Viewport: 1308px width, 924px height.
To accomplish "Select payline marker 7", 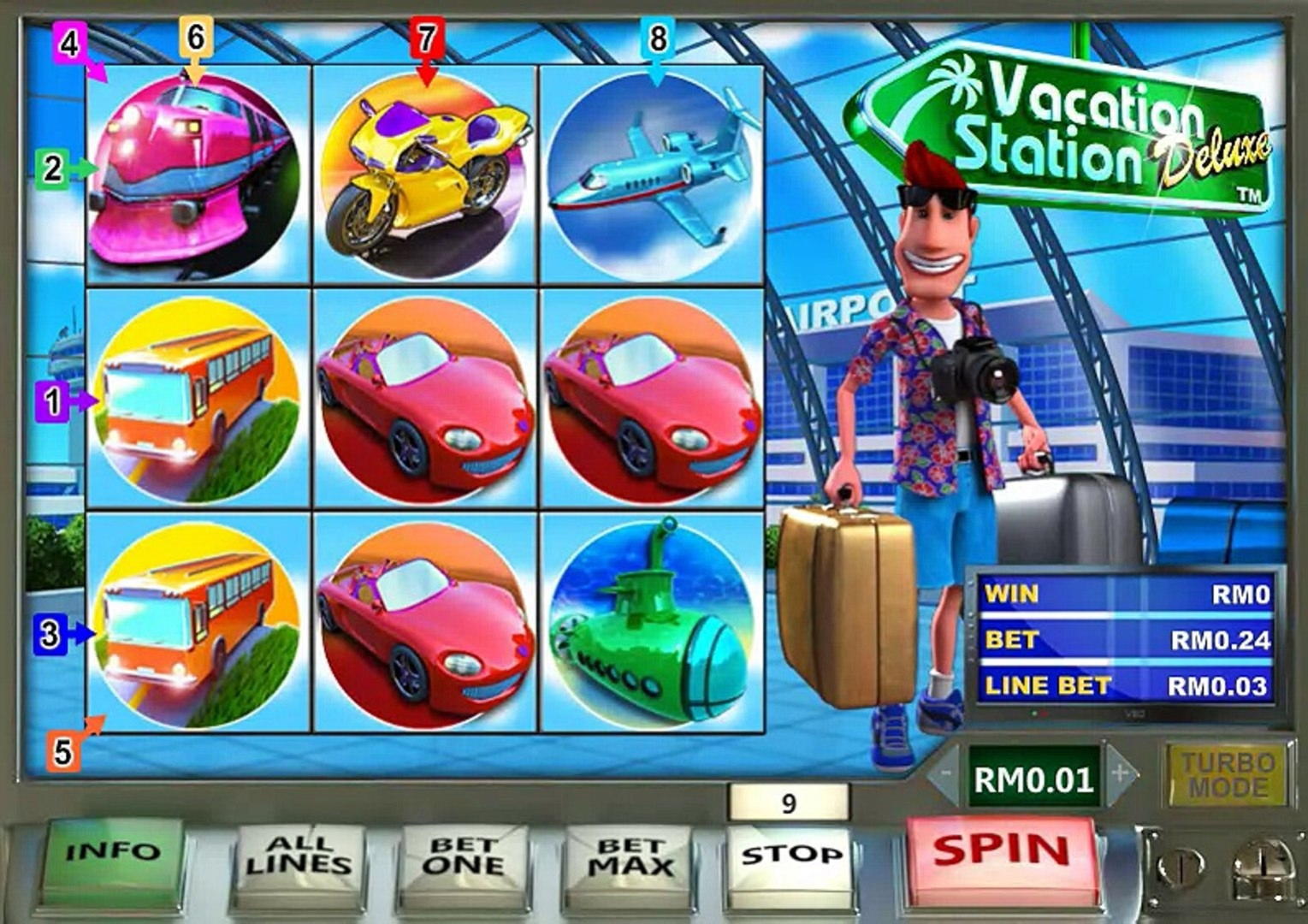I will coord(426,39).
